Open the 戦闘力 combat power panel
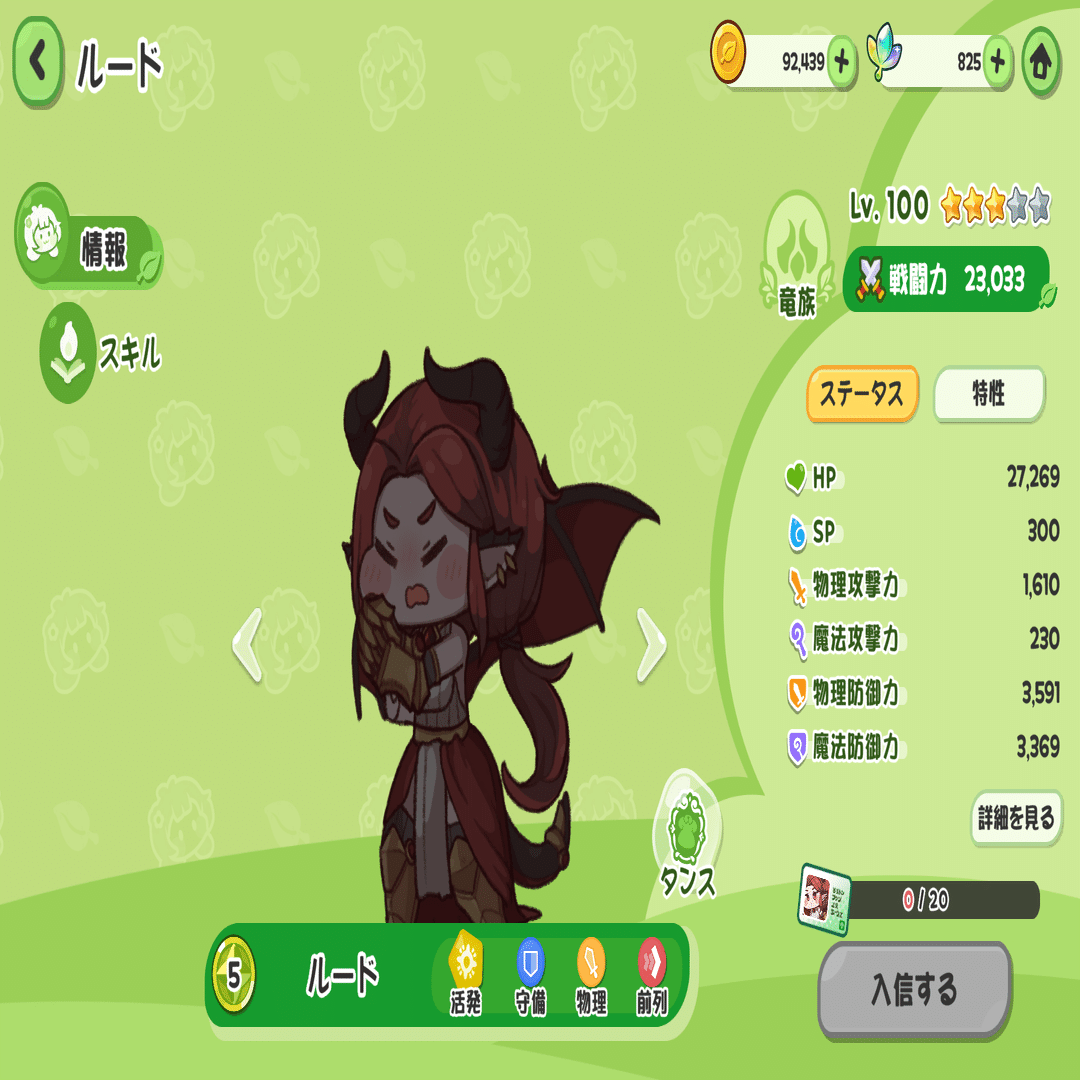The height and width of the screenshot is (1080, 1080). (x=946, y=280)
